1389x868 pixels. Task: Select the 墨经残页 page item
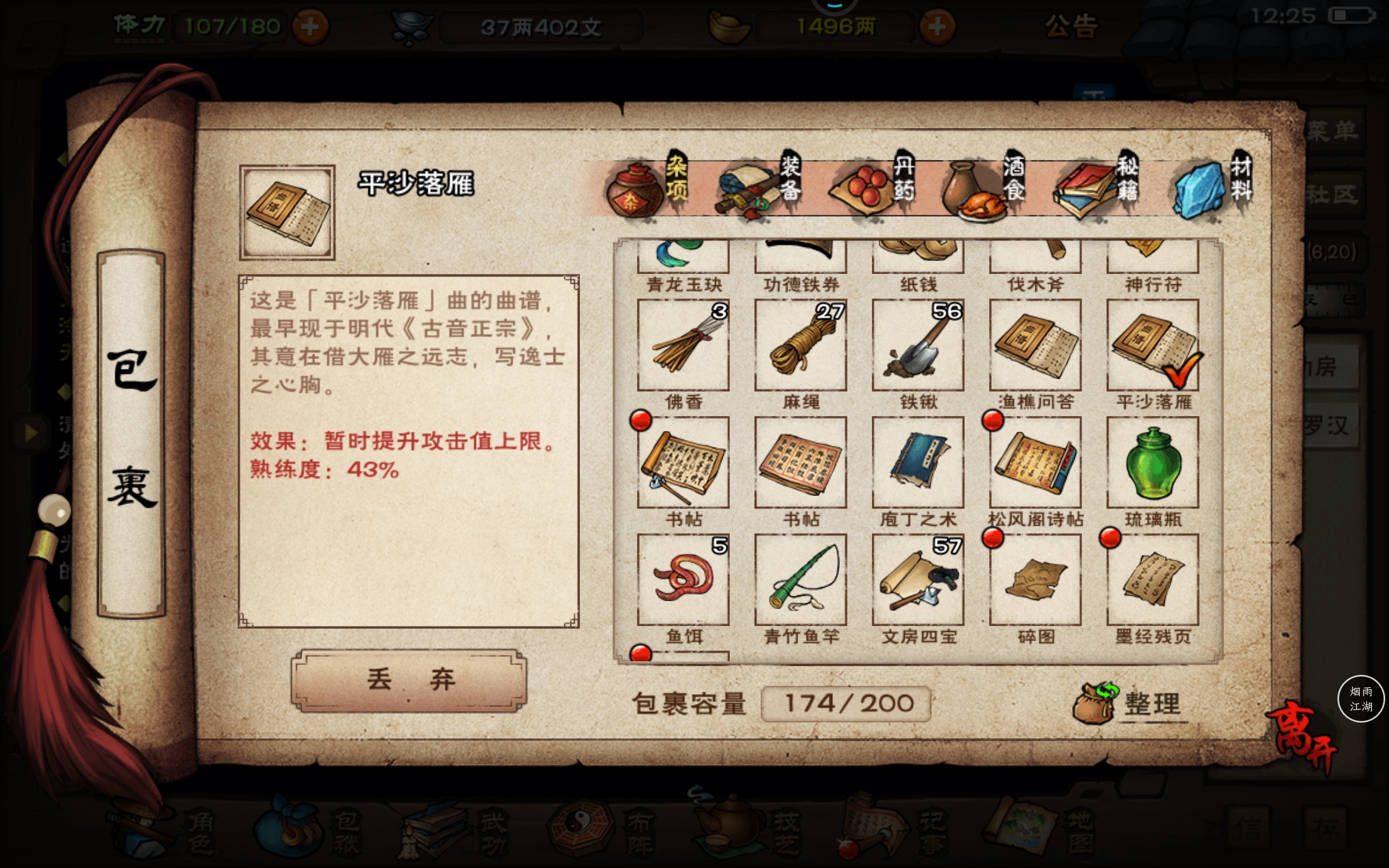[x=1152, y=580]
